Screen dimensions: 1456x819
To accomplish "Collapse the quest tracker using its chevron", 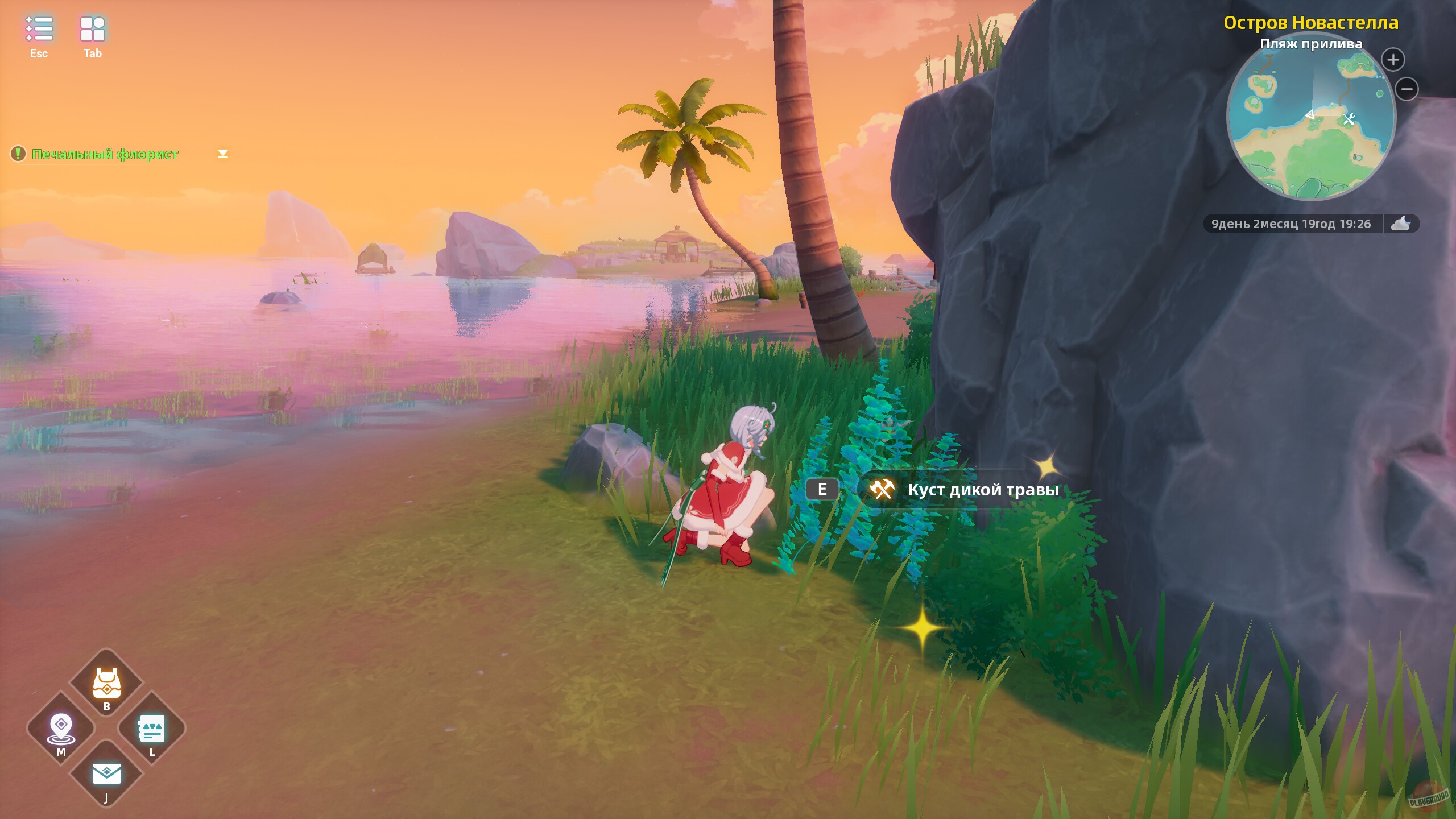I will point(222,153).
